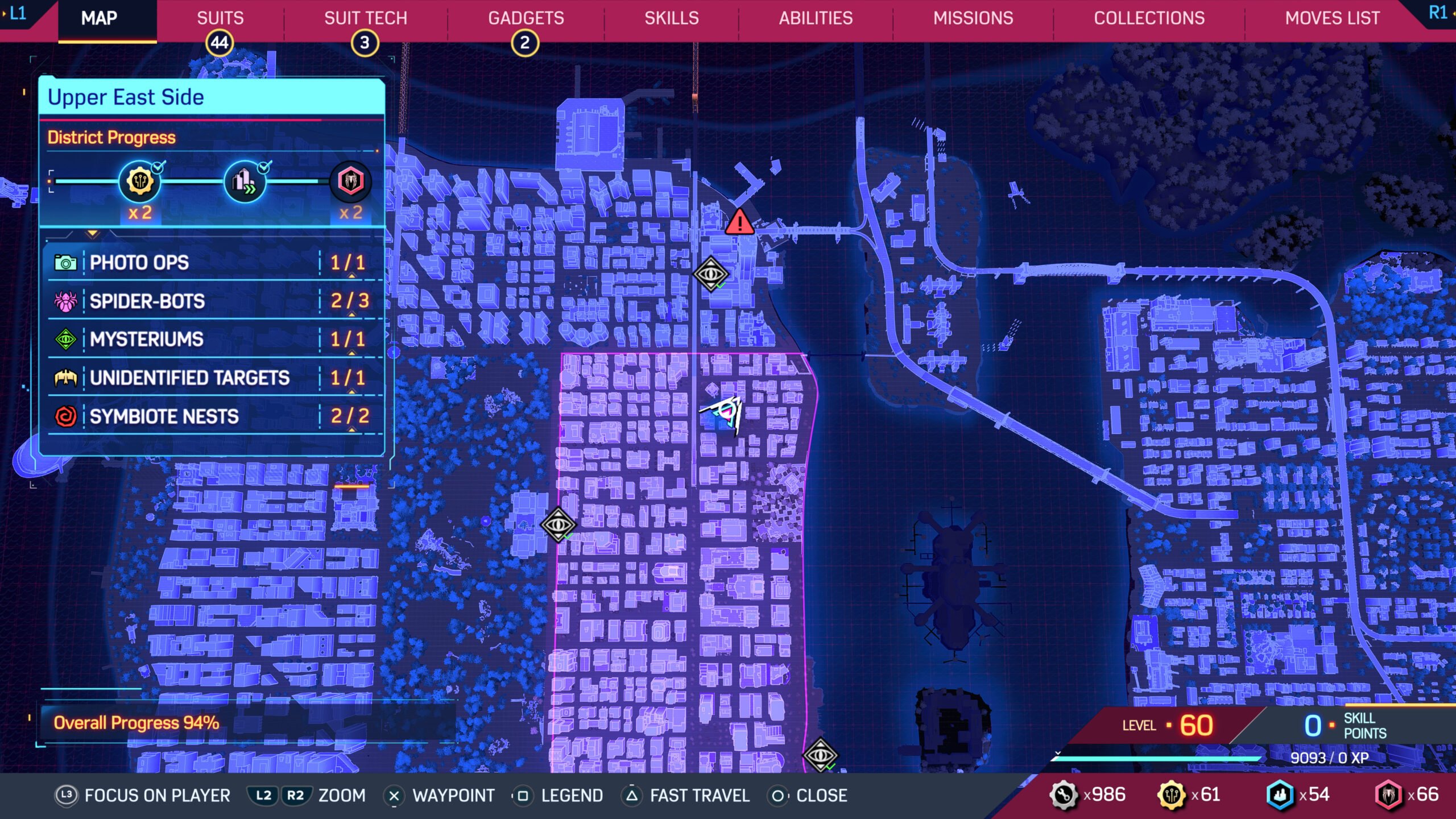Open the GADGETS tab
Screen dimensions: 1456x819
point(527,18)
